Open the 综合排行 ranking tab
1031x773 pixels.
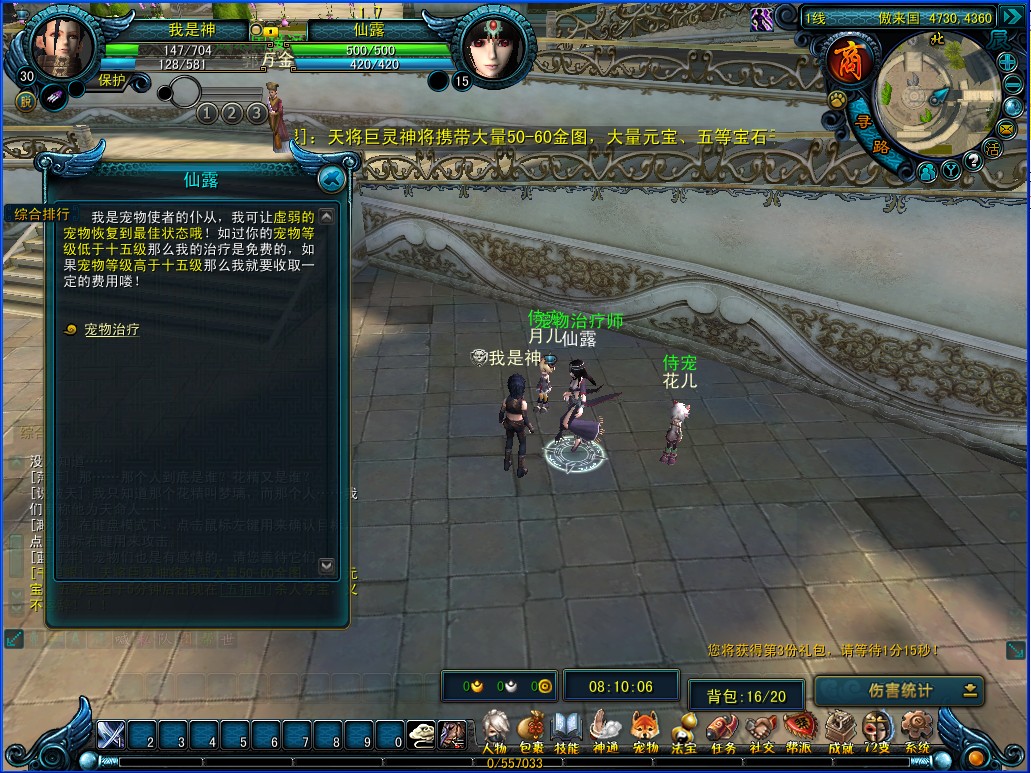(x=42, y=214)
